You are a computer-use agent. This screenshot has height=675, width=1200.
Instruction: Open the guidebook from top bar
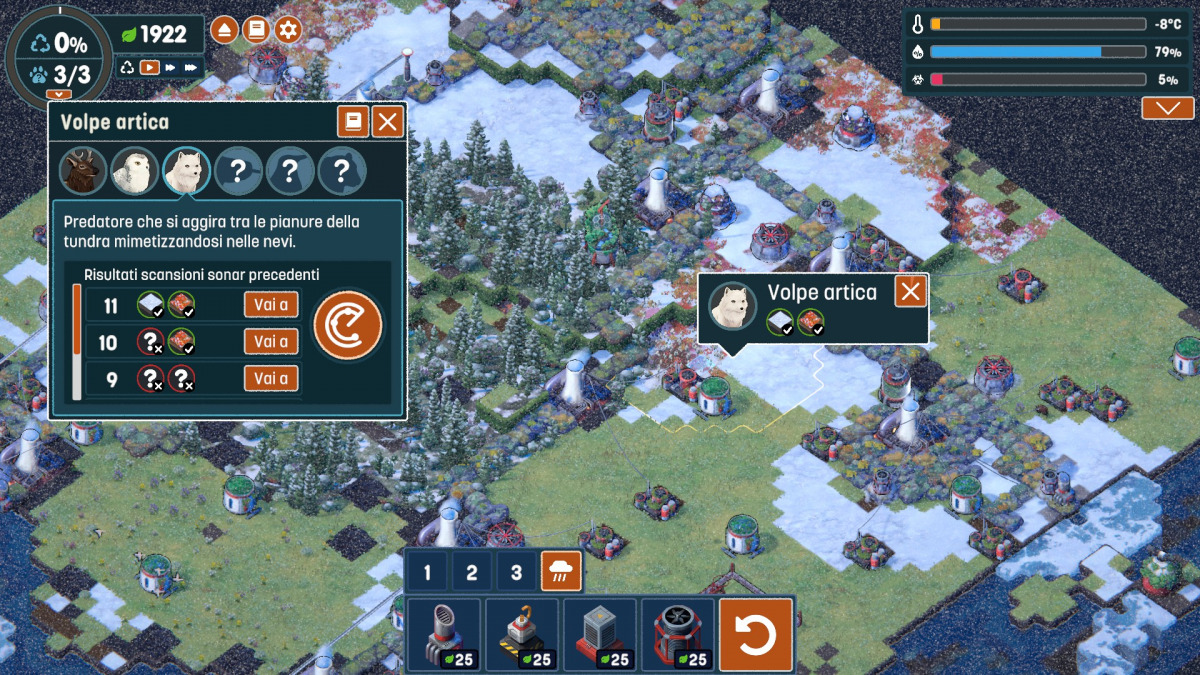256,30
